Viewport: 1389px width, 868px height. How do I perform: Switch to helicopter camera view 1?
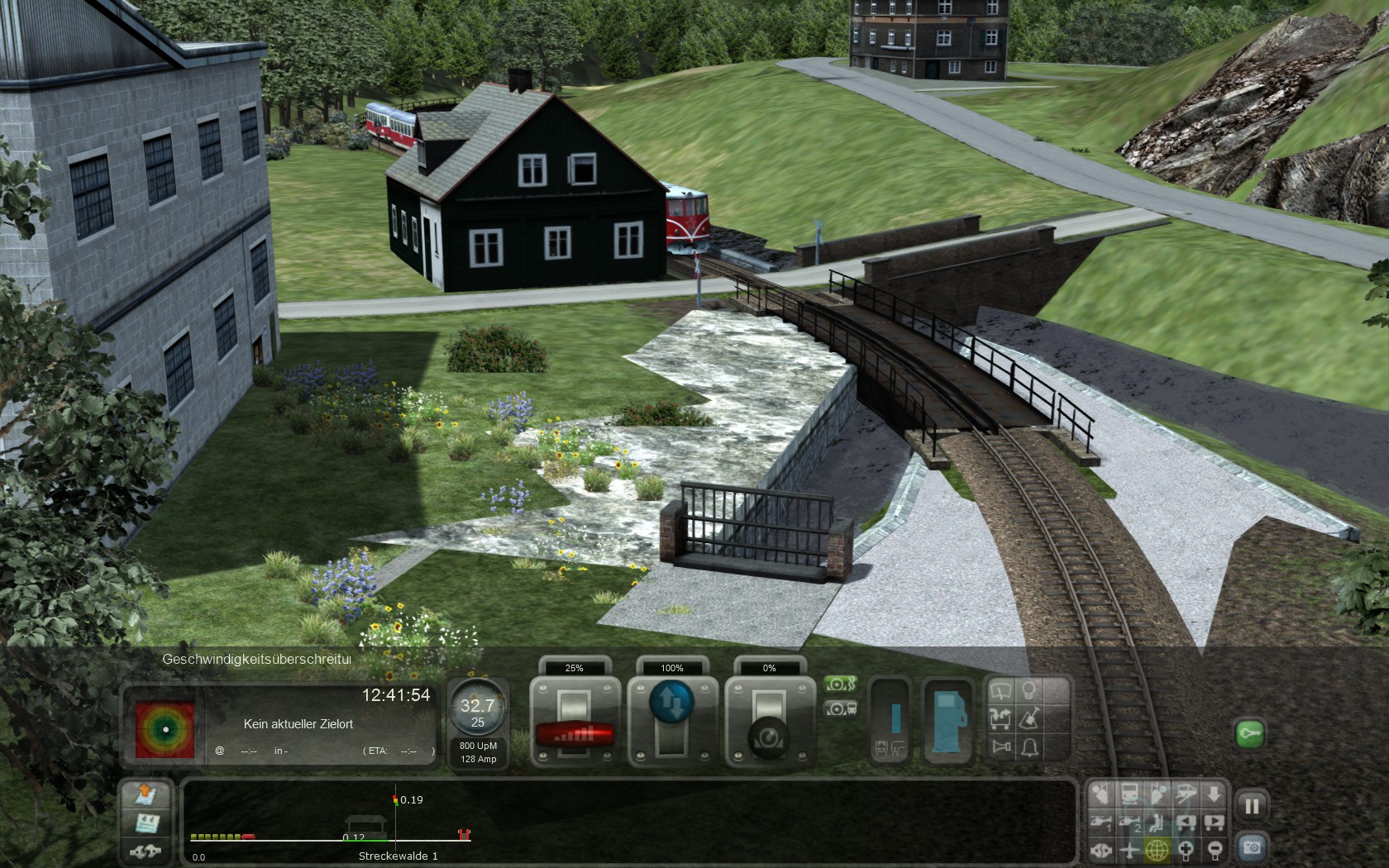(x=1101, y=823)
